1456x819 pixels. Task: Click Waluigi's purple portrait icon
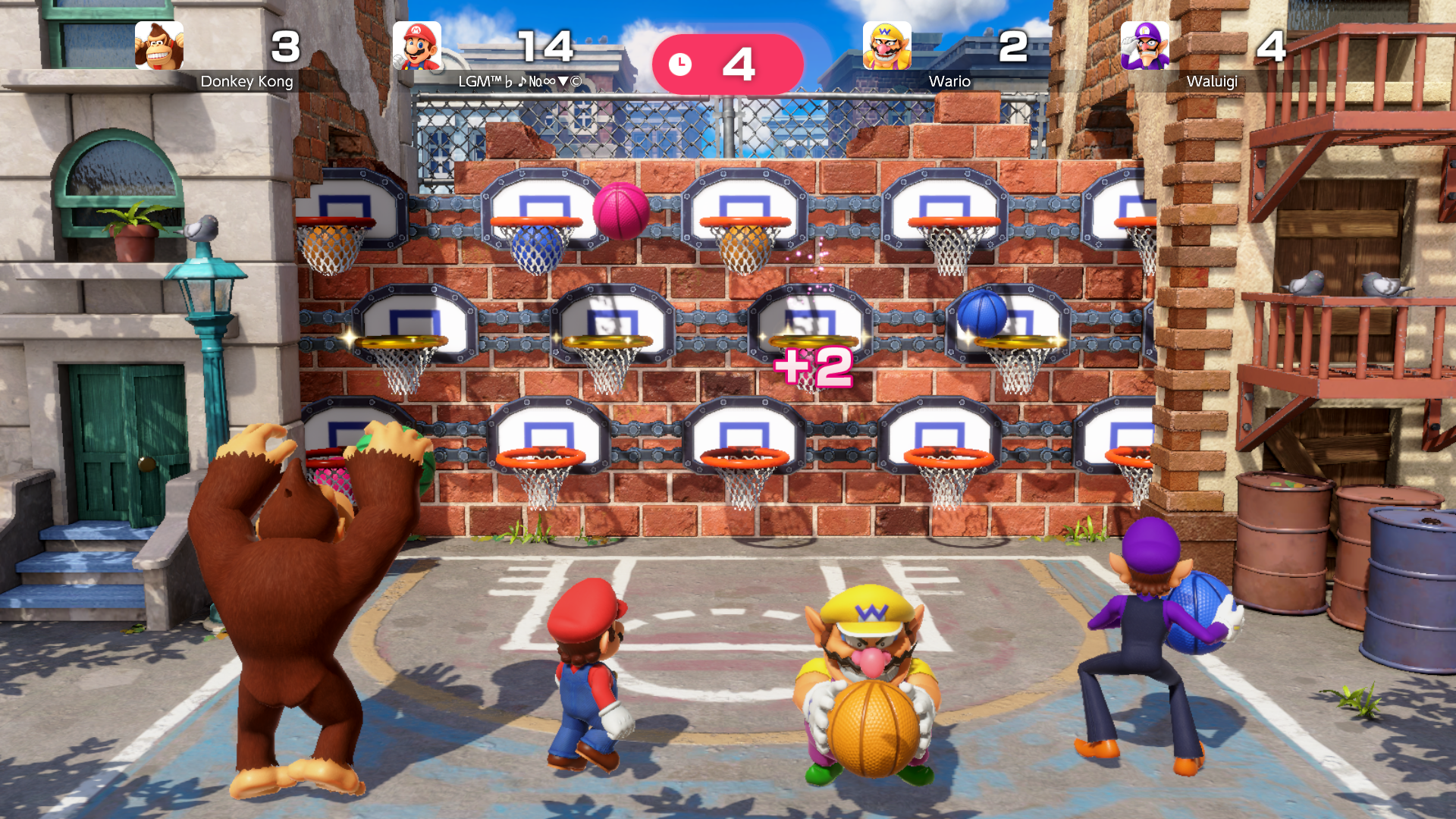click(x=1144, y=47)
